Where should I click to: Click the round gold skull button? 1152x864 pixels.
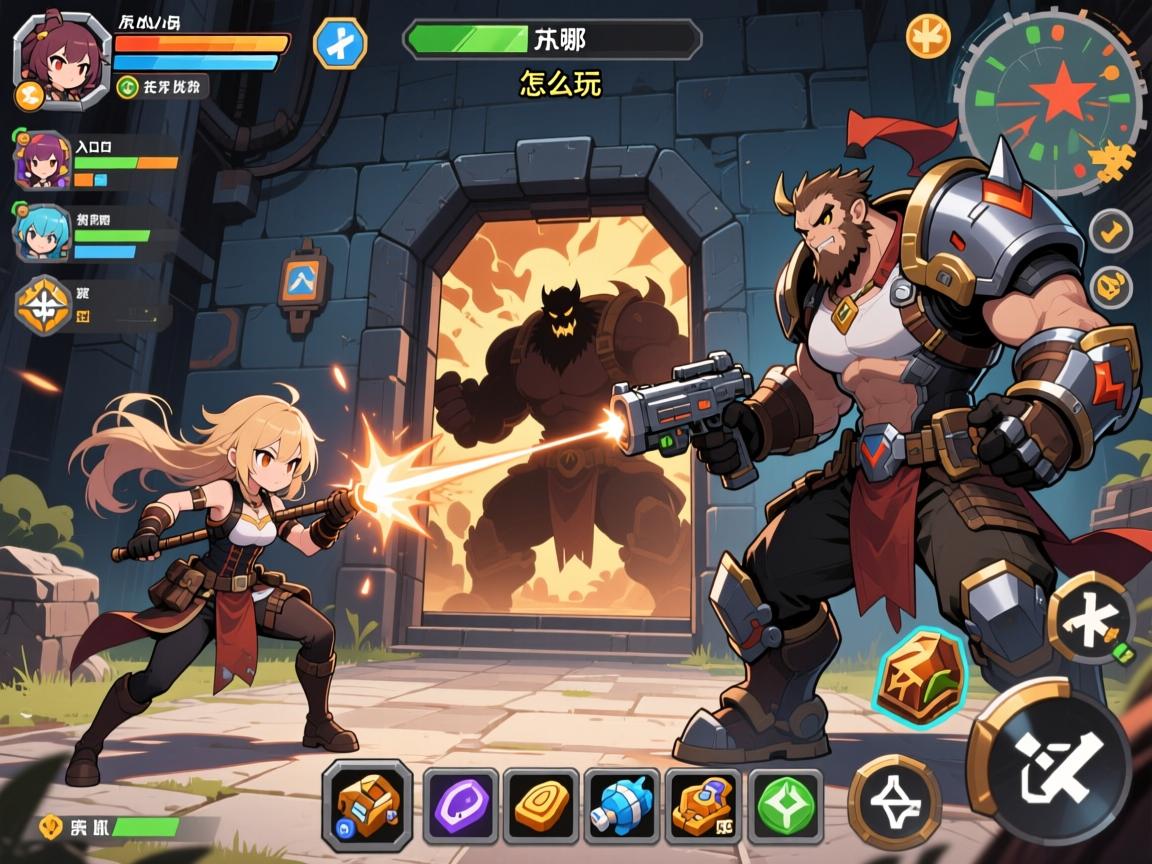(1110, 287)
